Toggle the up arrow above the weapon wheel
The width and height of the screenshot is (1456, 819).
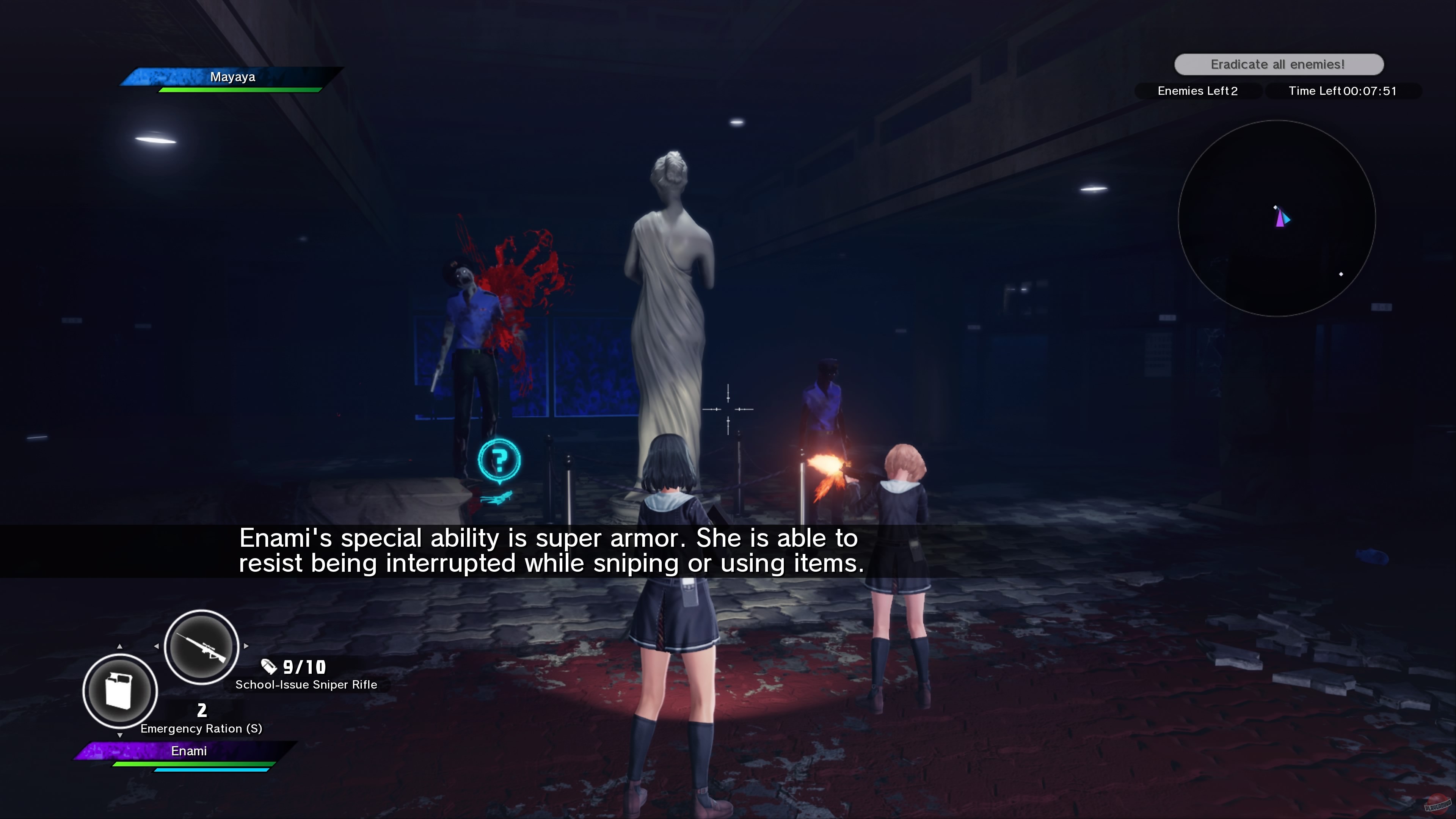[120, 646]
